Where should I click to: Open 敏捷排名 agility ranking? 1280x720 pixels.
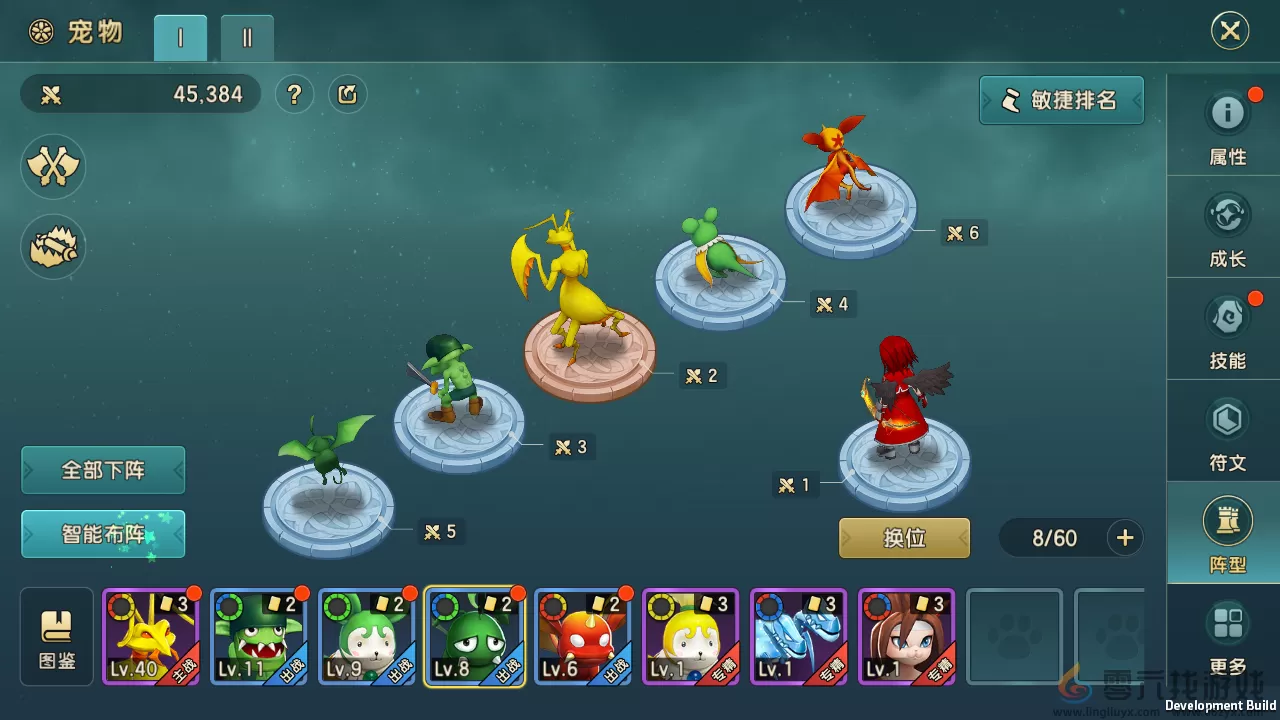tap(1061, 100)
